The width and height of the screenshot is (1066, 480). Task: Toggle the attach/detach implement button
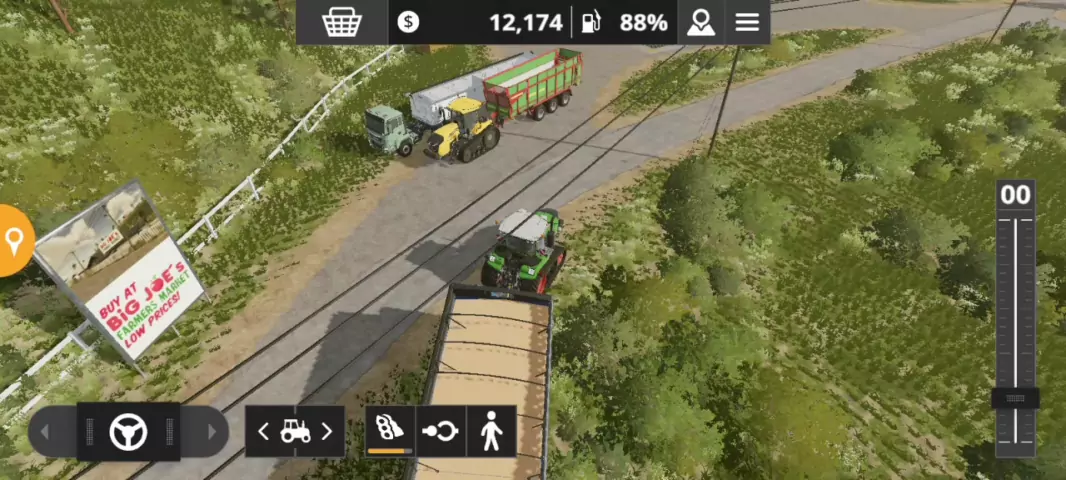(441, 431)
